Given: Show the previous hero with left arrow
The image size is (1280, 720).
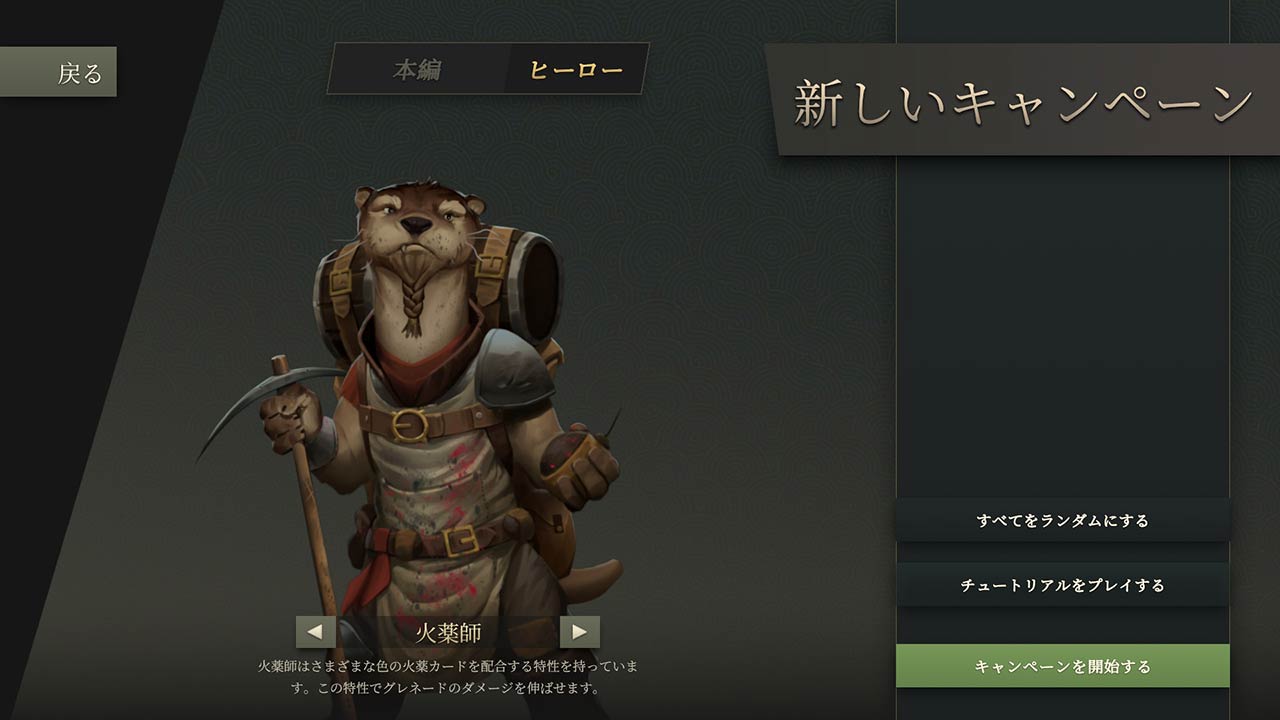Looking at the screenshot, I should tap(315, 632).
